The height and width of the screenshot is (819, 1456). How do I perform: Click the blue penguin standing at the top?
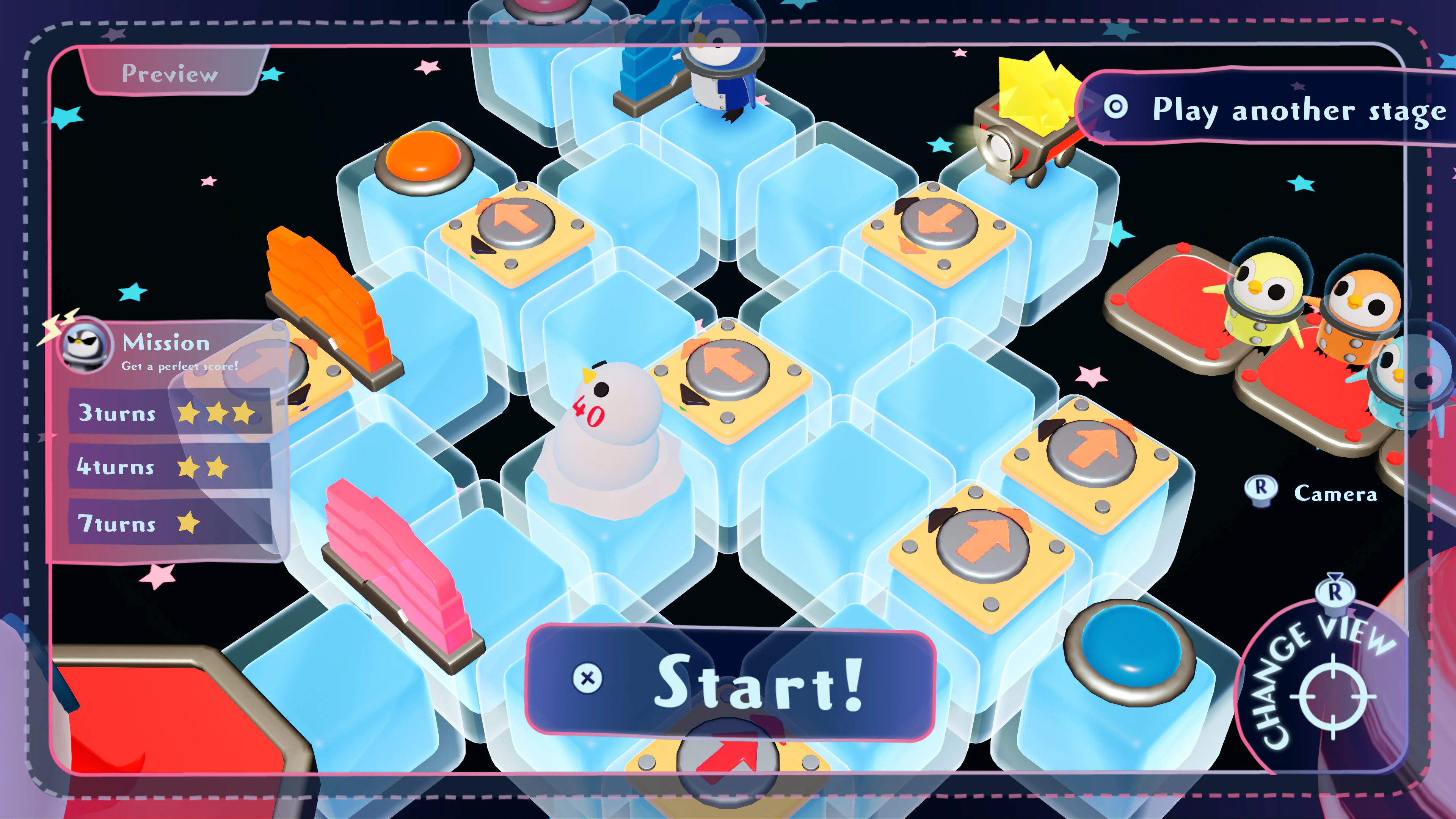[719, 60]
